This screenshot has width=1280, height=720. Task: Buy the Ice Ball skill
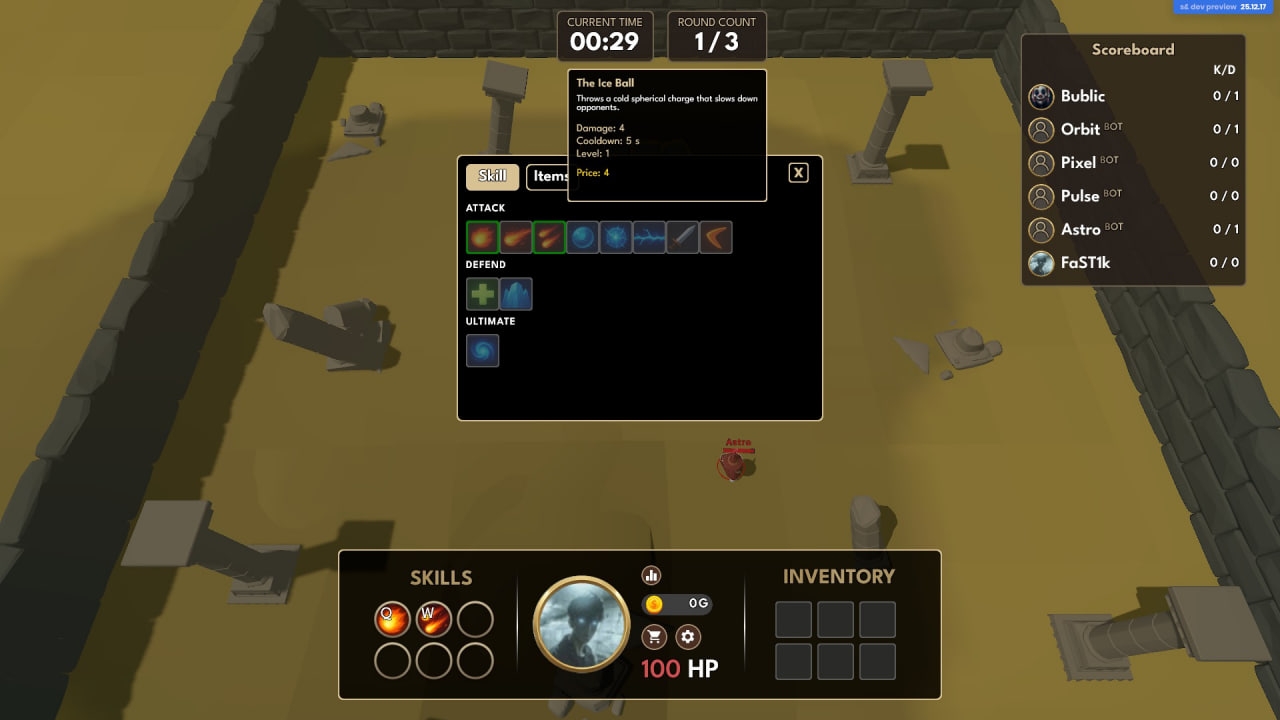point(582,238)
